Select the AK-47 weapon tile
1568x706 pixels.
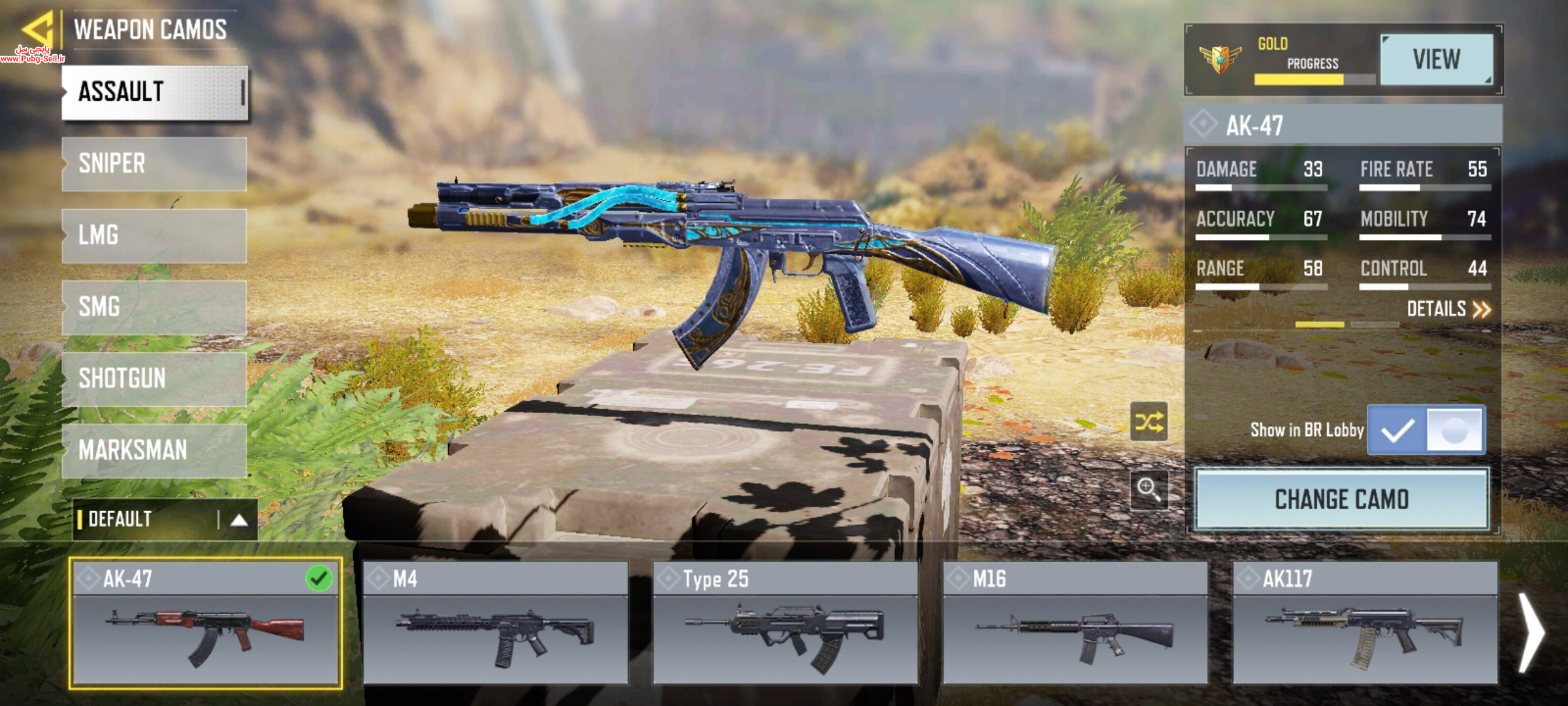(x=205, y=623)
